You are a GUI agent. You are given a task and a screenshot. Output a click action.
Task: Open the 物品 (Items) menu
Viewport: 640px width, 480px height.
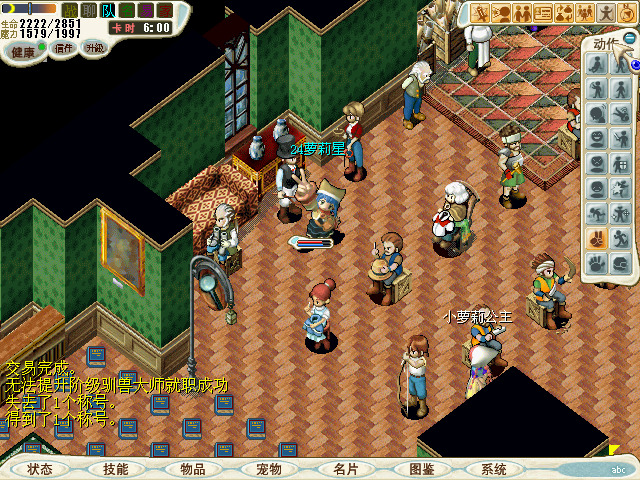coord(192,469)
